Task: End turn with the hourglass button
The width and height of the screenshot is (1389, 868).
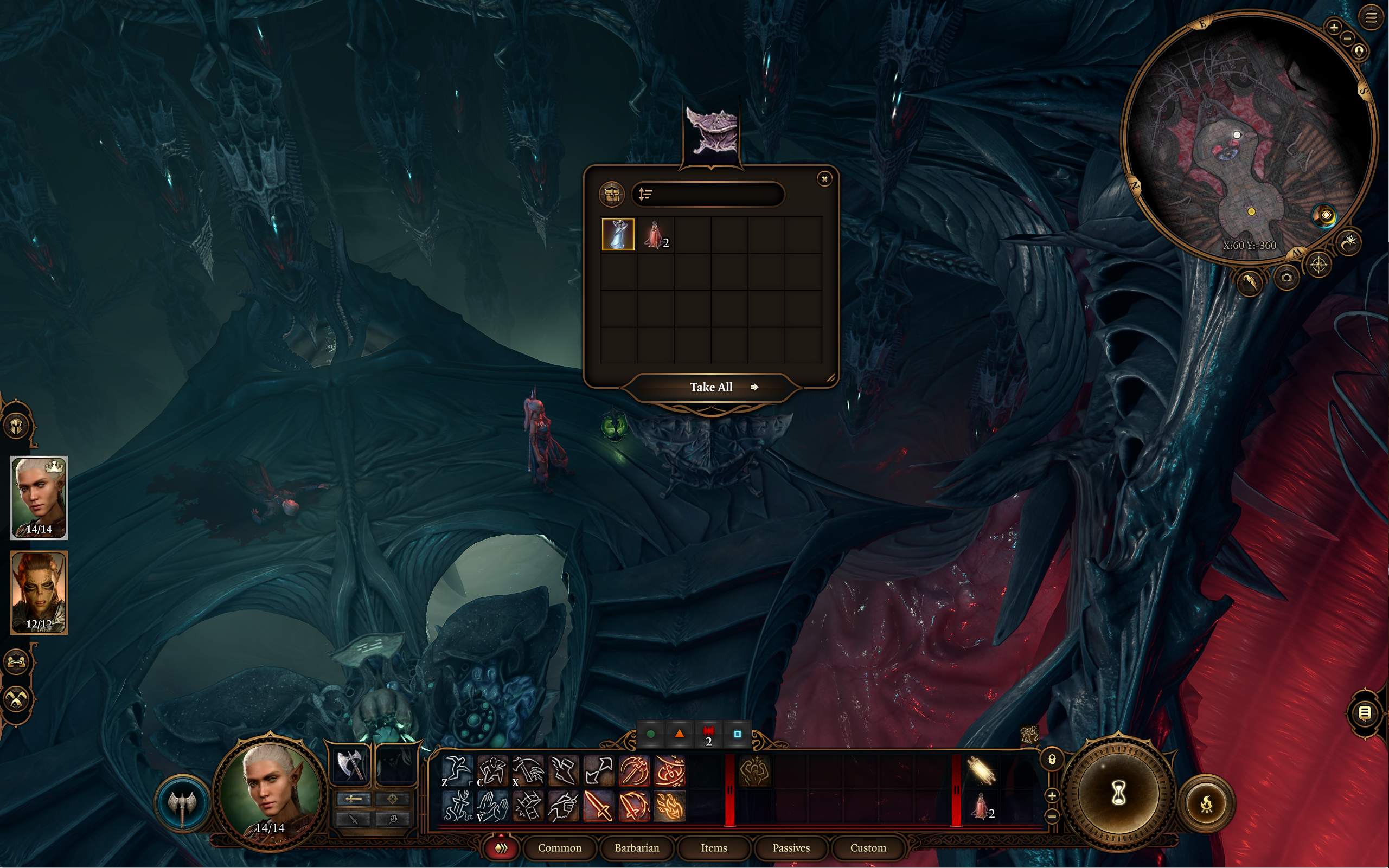Action: [x=1117, y=793]
